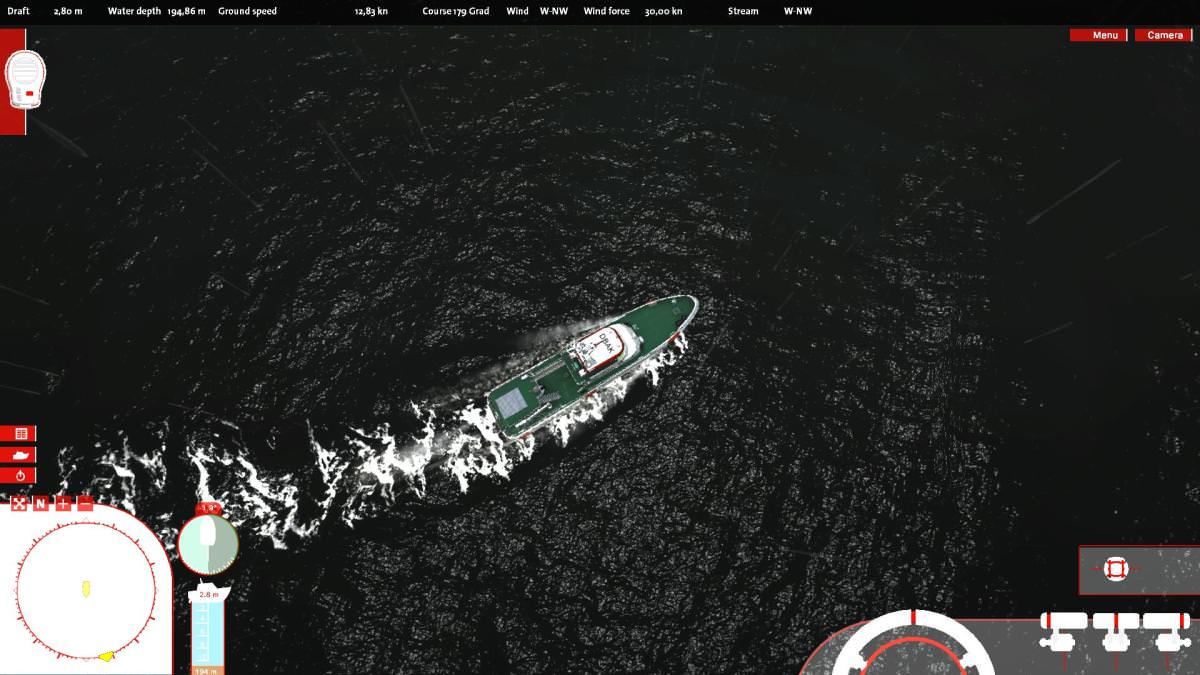Image resolution: width=1200 pixels, height=675 pixels.
Task: Open the Menu button
Action: tap(1098, 35)
